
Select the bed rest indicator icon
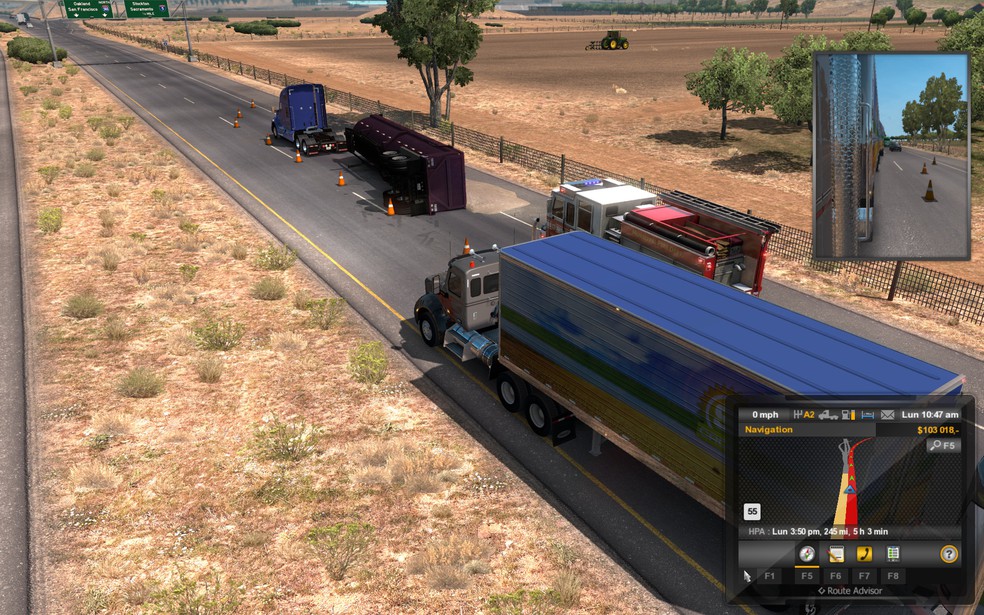[867, 414]
